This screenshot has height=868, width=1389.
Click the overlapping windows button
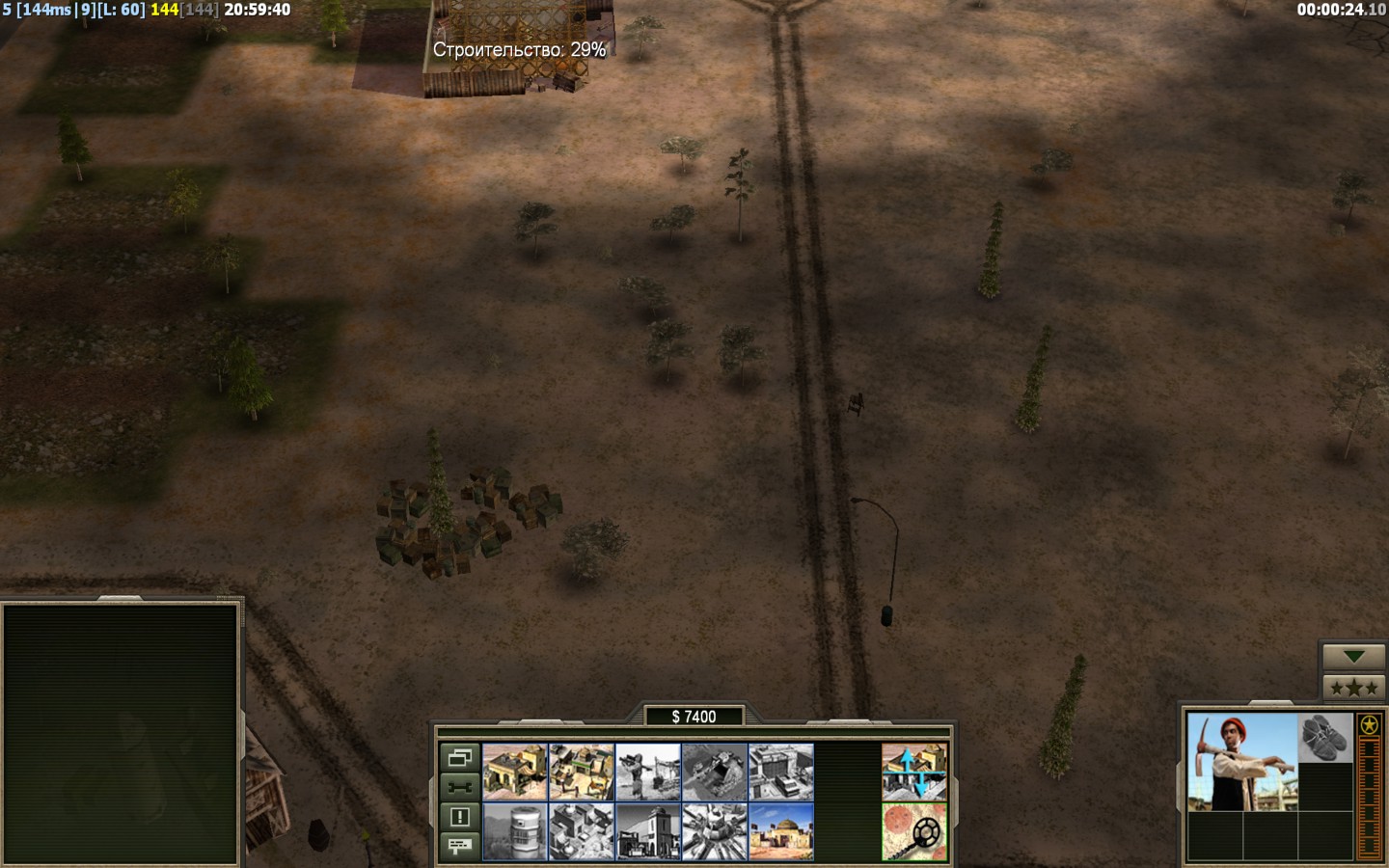click(459, 757)
